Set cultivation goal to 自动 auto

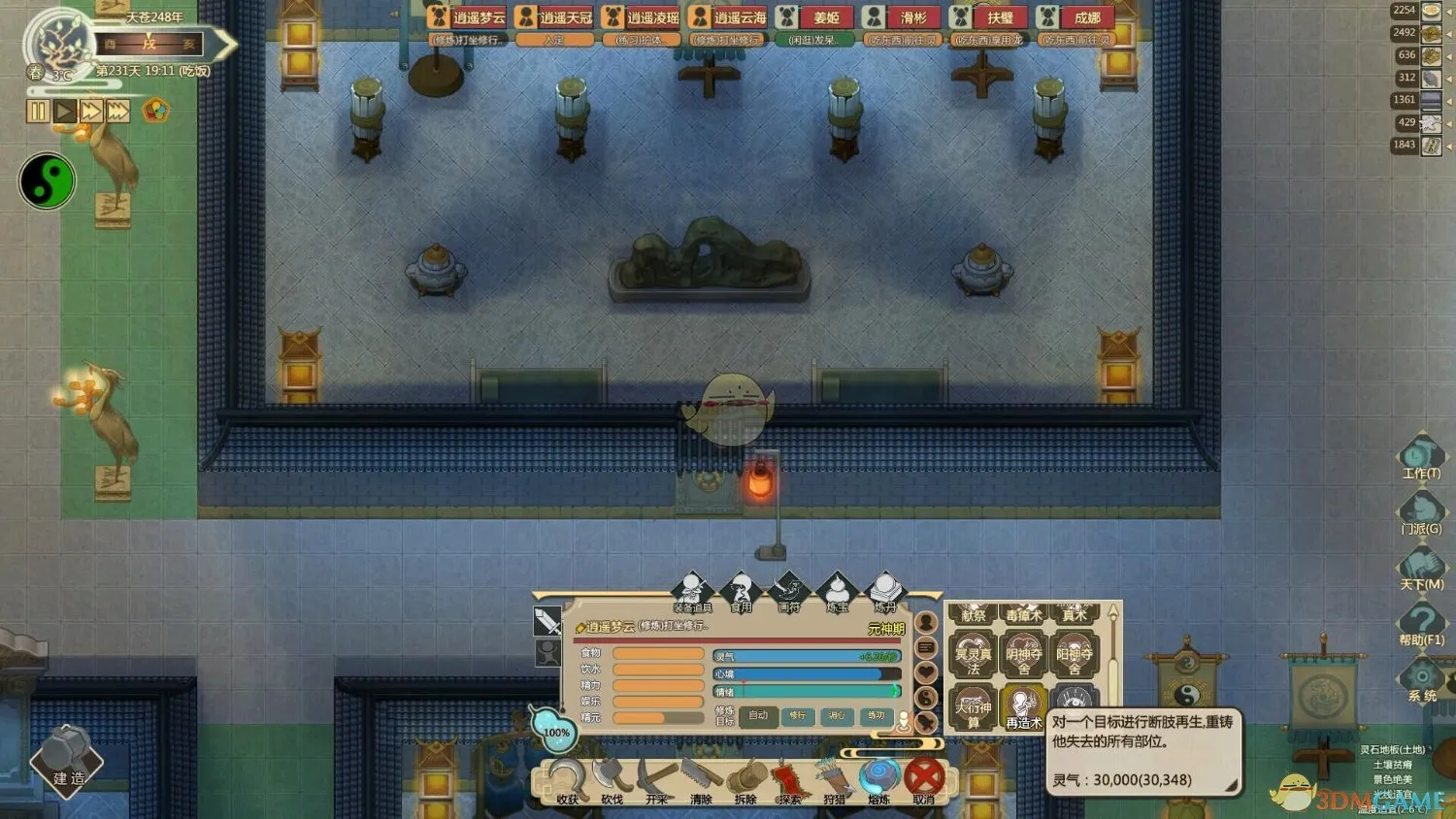(758, 716)
